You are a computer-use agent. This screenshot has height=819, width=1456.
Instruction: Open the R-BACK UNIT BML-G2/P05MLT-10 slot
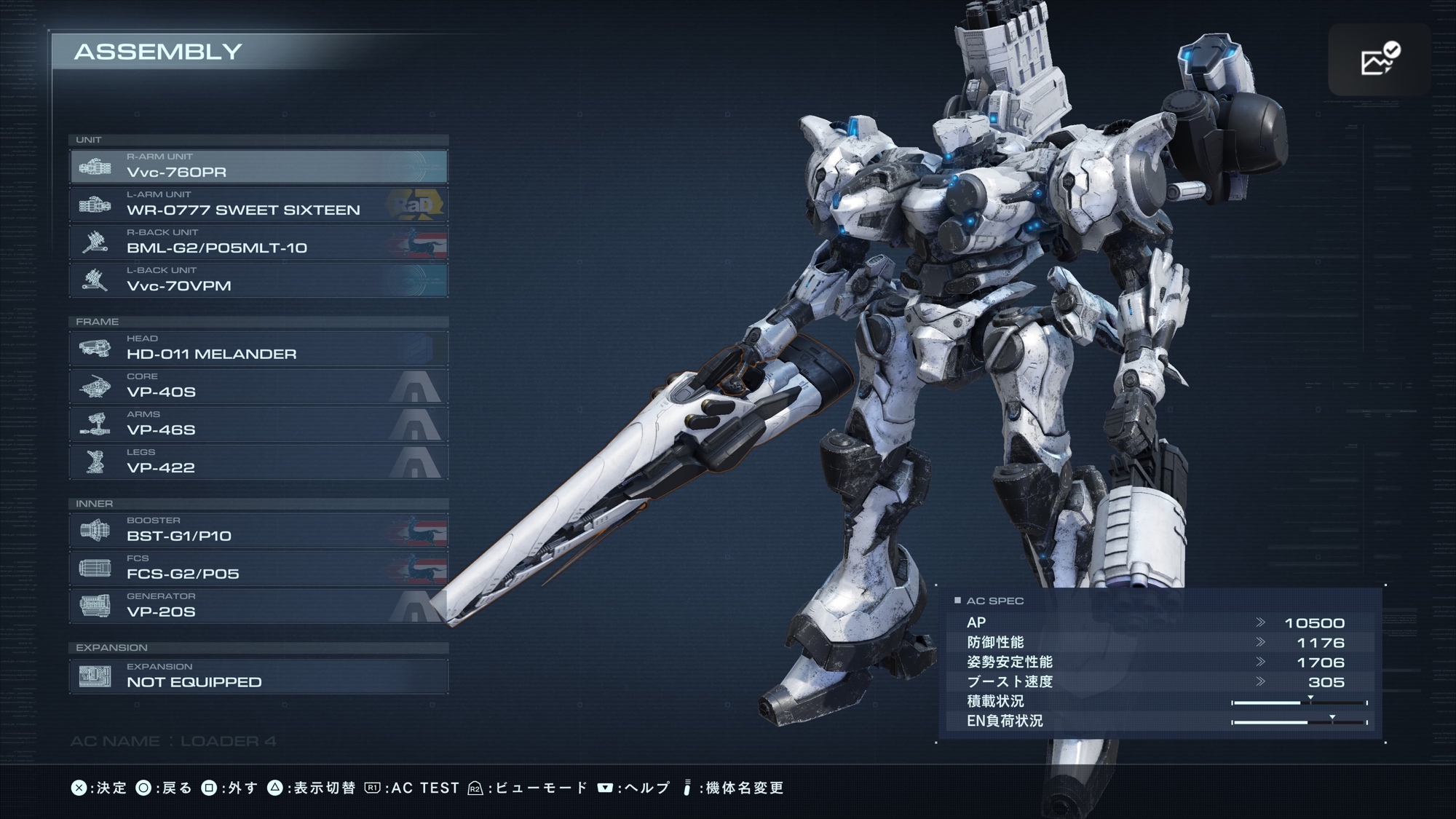tap(258, 242)
